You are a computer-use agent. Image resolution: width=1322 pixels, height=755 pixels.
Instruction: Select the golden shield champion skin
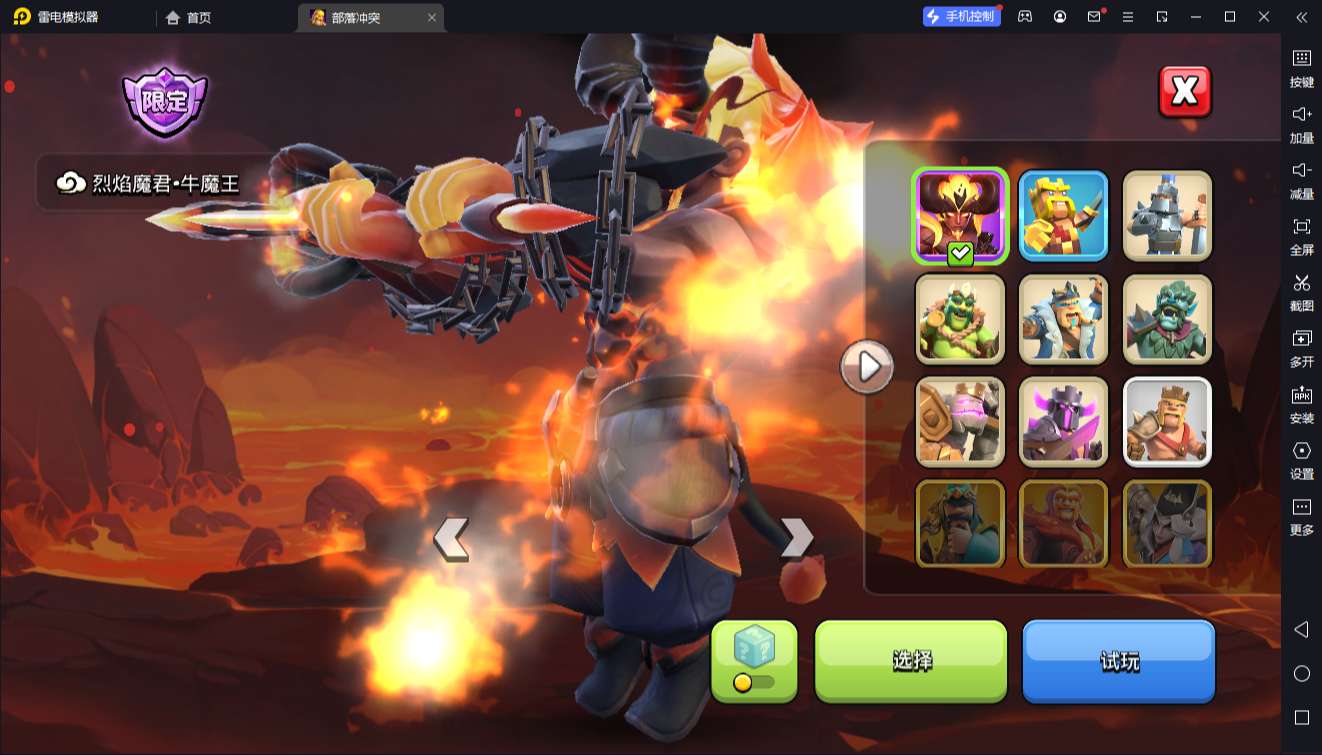(960, 422)
